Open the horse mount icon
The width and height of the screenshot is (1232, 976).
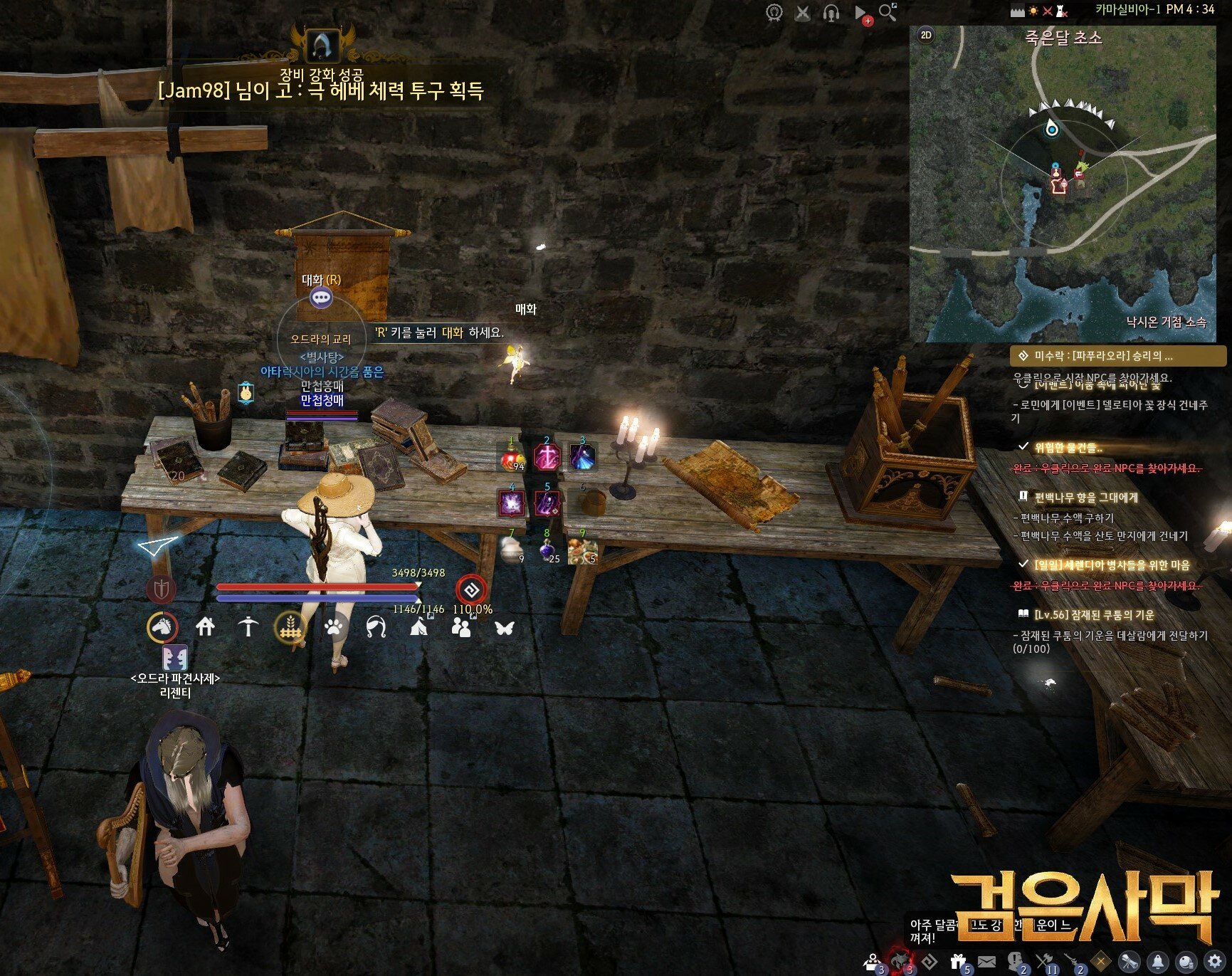click(162, 627)
